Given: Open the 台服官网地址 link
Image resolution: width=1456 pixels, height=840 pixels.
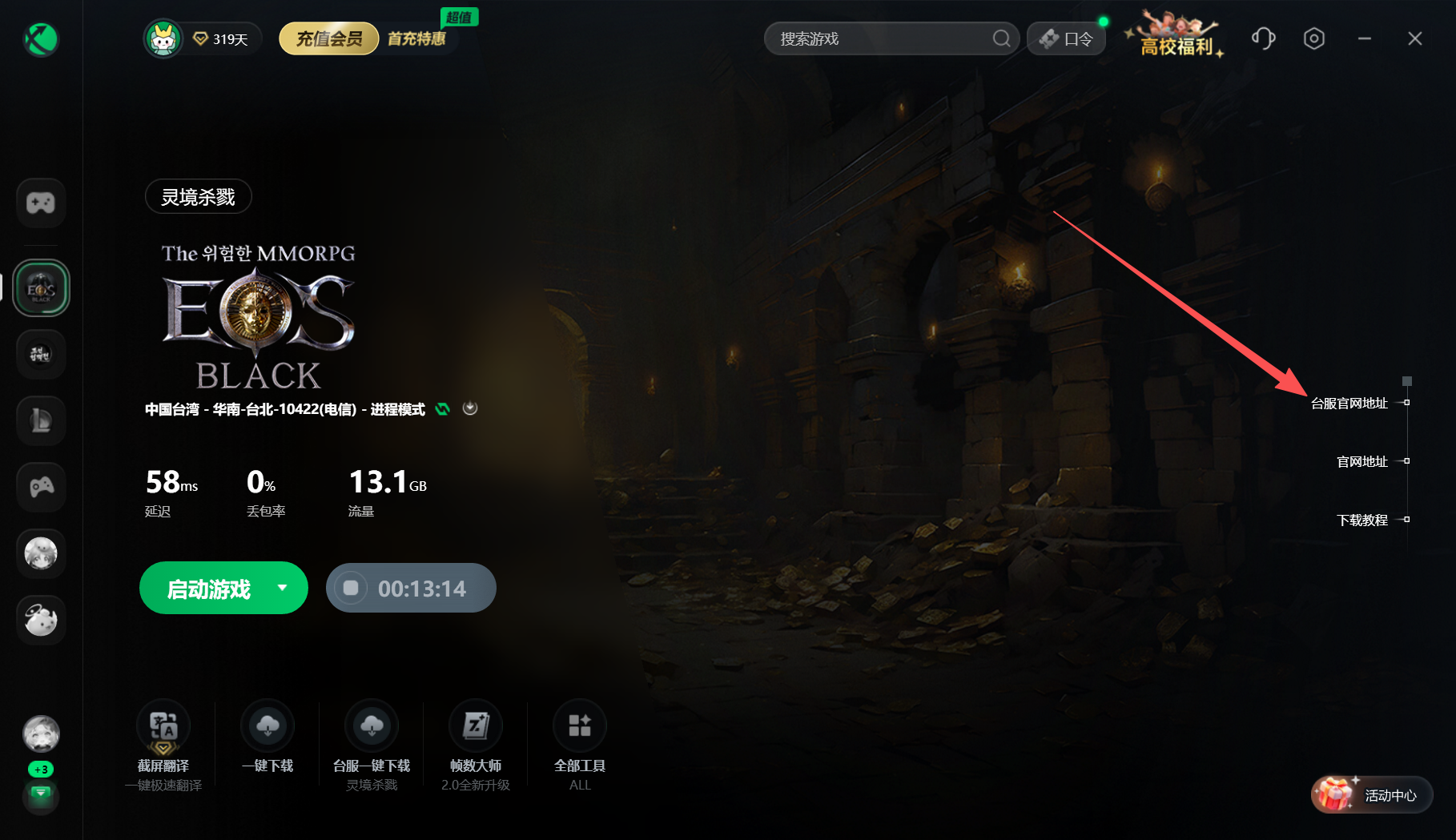Looking at the screenshot, I should pyautogui.click(x=1349, y=404).
